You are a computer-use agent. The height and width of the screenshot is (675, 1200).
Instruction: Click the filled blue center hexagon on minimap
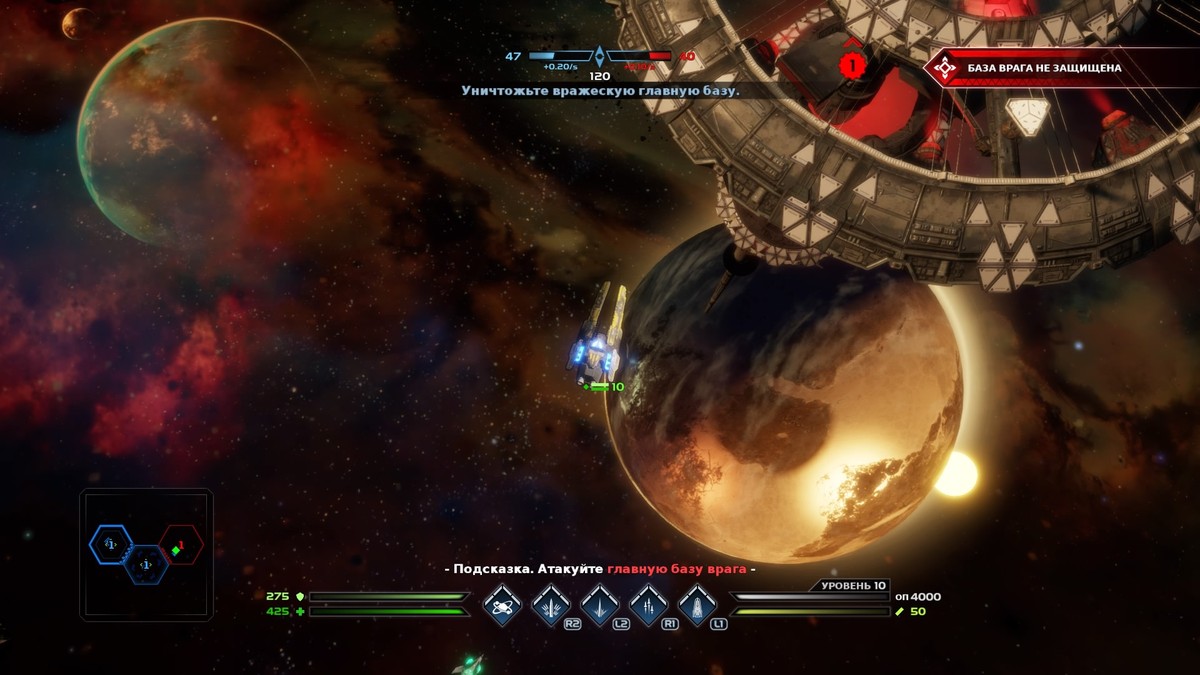[146, 565]
